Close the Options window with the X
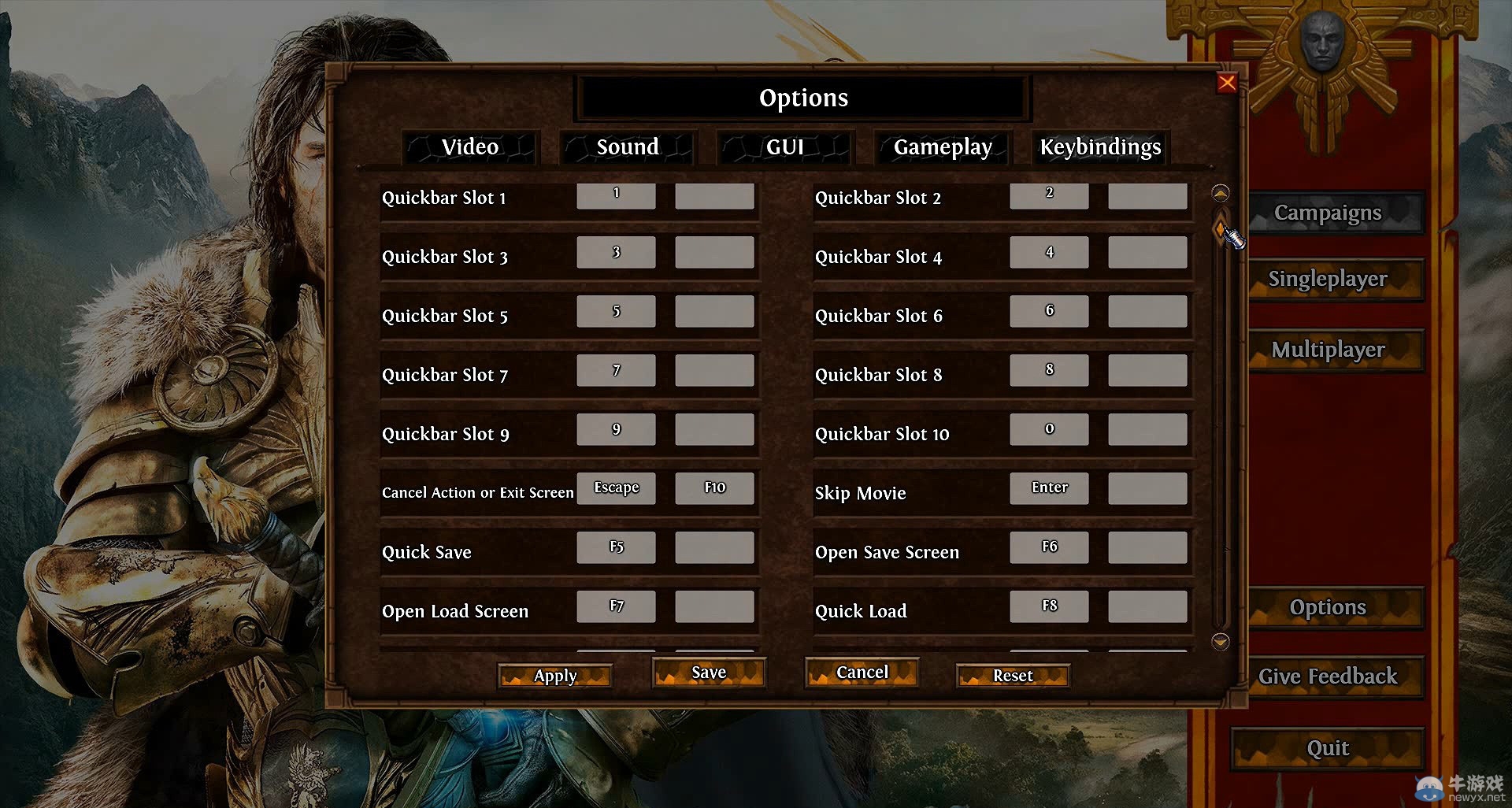 tap(1228, 83)
